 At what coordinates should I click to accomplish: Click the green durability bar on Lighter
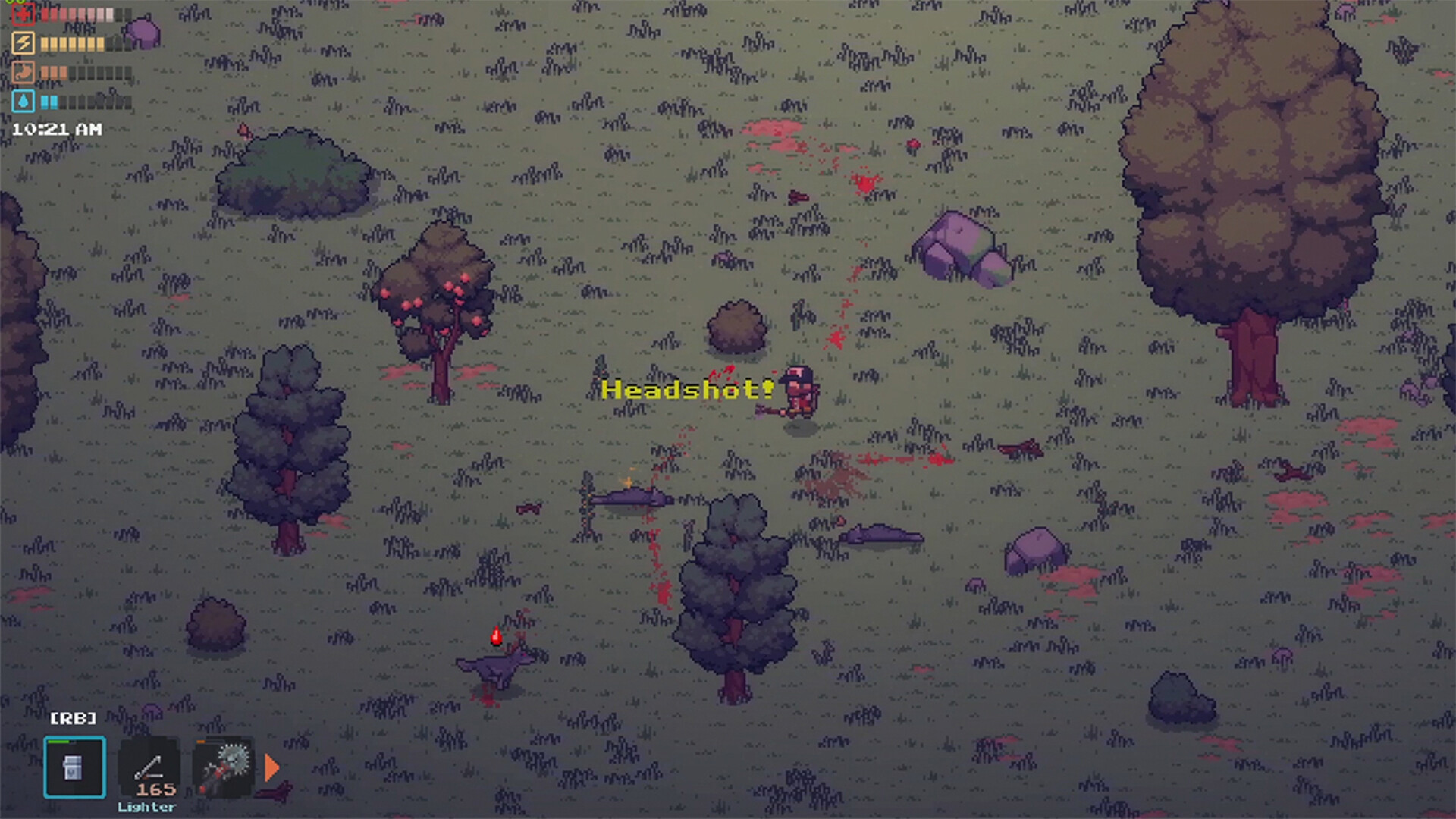click(58, 741)
